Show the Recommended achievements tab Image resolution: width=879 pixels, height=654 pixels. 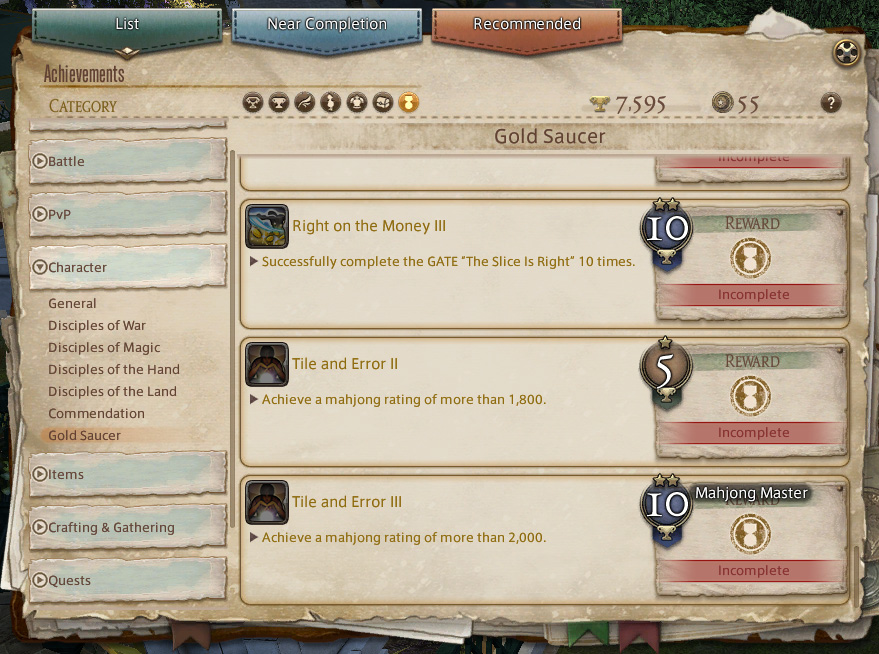click(526, 24)
